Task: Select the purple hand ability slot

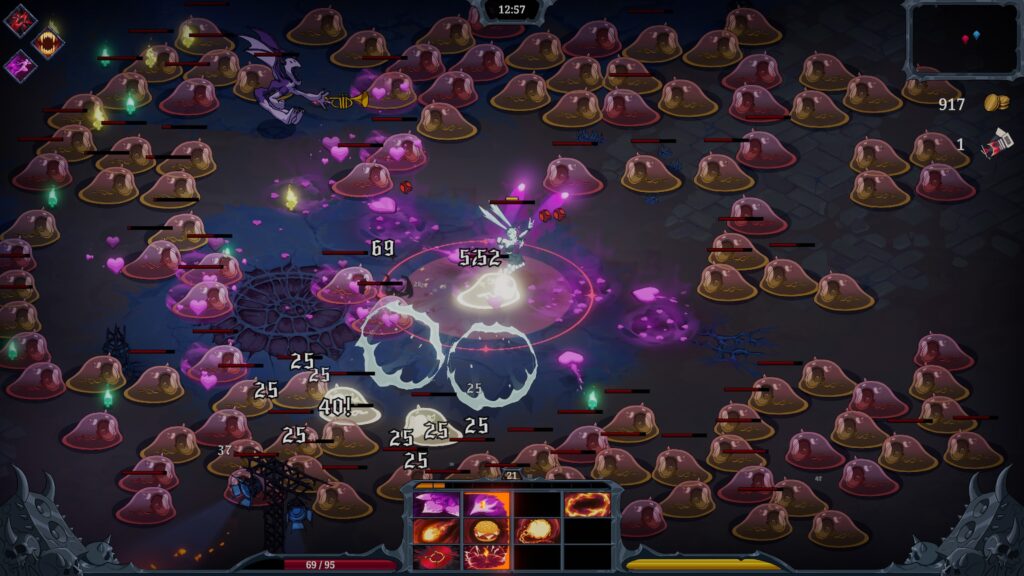Action: click(486, 504)
